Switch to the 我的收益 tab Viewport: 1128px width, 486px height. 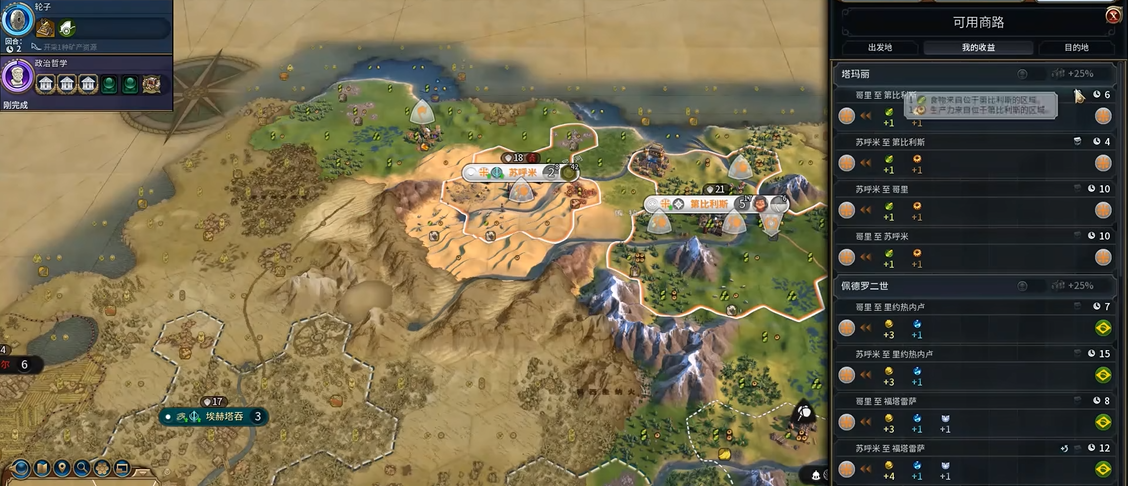coord(978,47)
